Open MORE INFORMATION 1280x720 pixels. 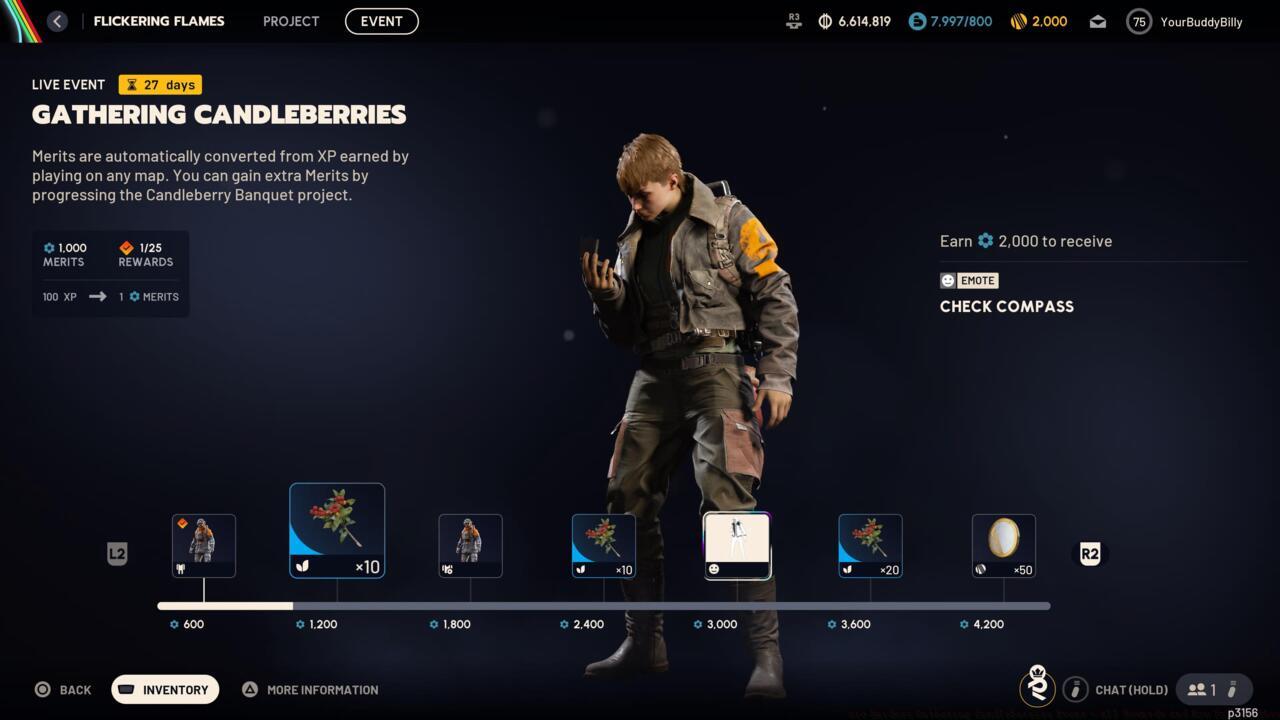310,689
